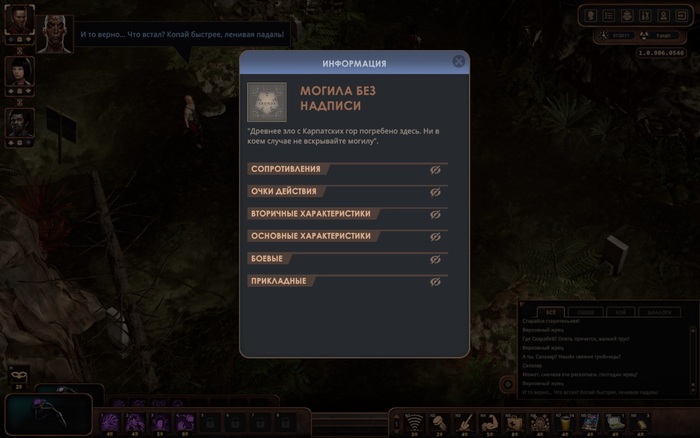Image resolution: width=700 pixels, height=438 pixels.
Task: Expand the Сопротивления header
Action: pos(288,169)
